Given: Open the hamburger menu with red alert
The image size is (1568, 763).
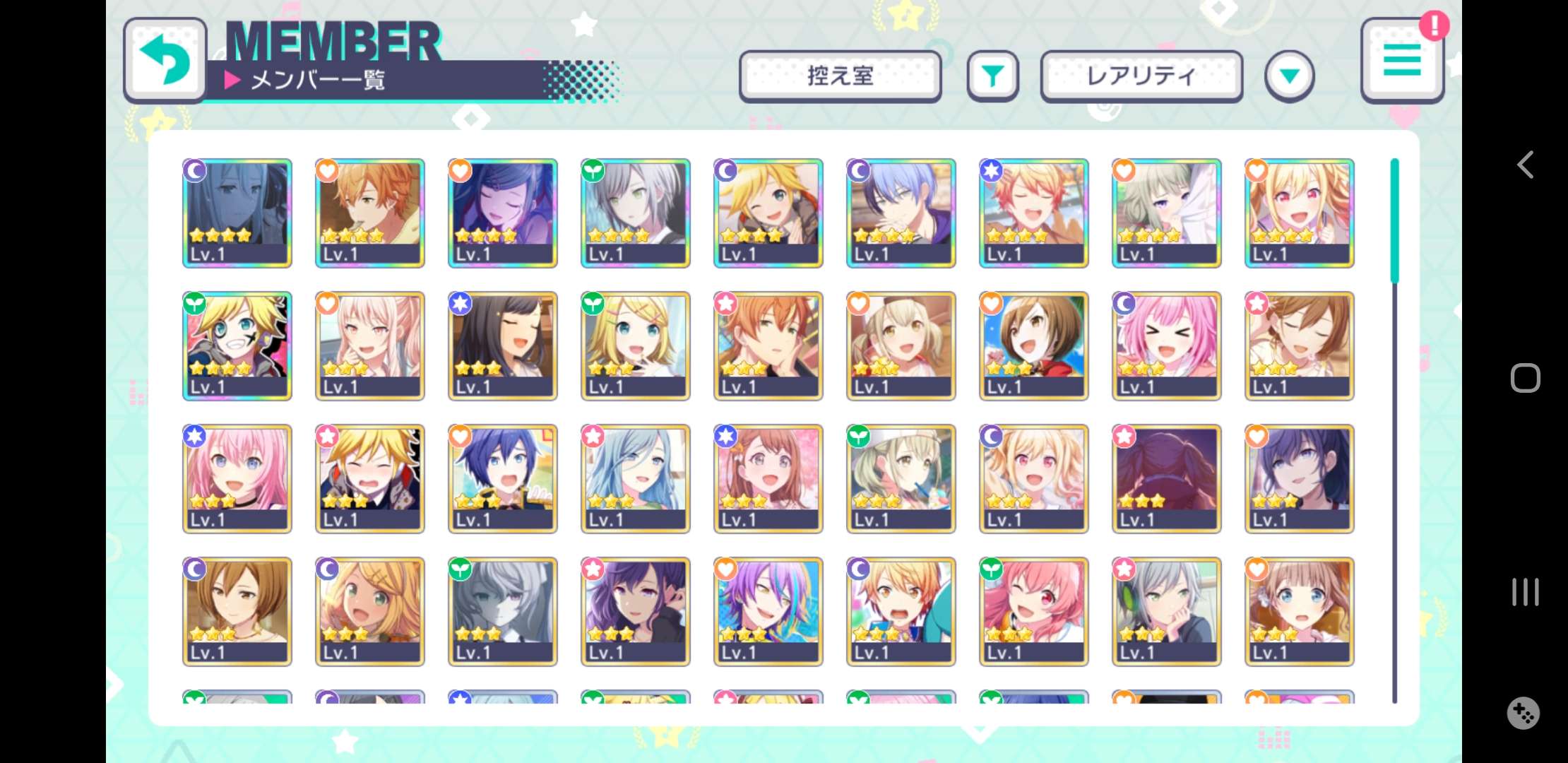Looking at the screenshot, I should (1402, 61).
